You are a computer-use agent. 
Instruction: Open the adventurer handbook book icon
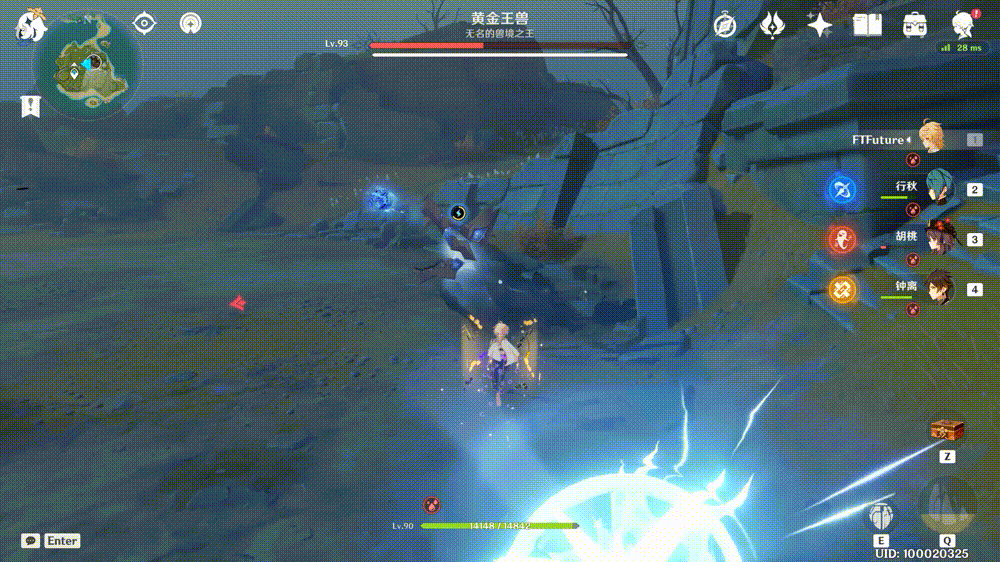pos(867,25)
